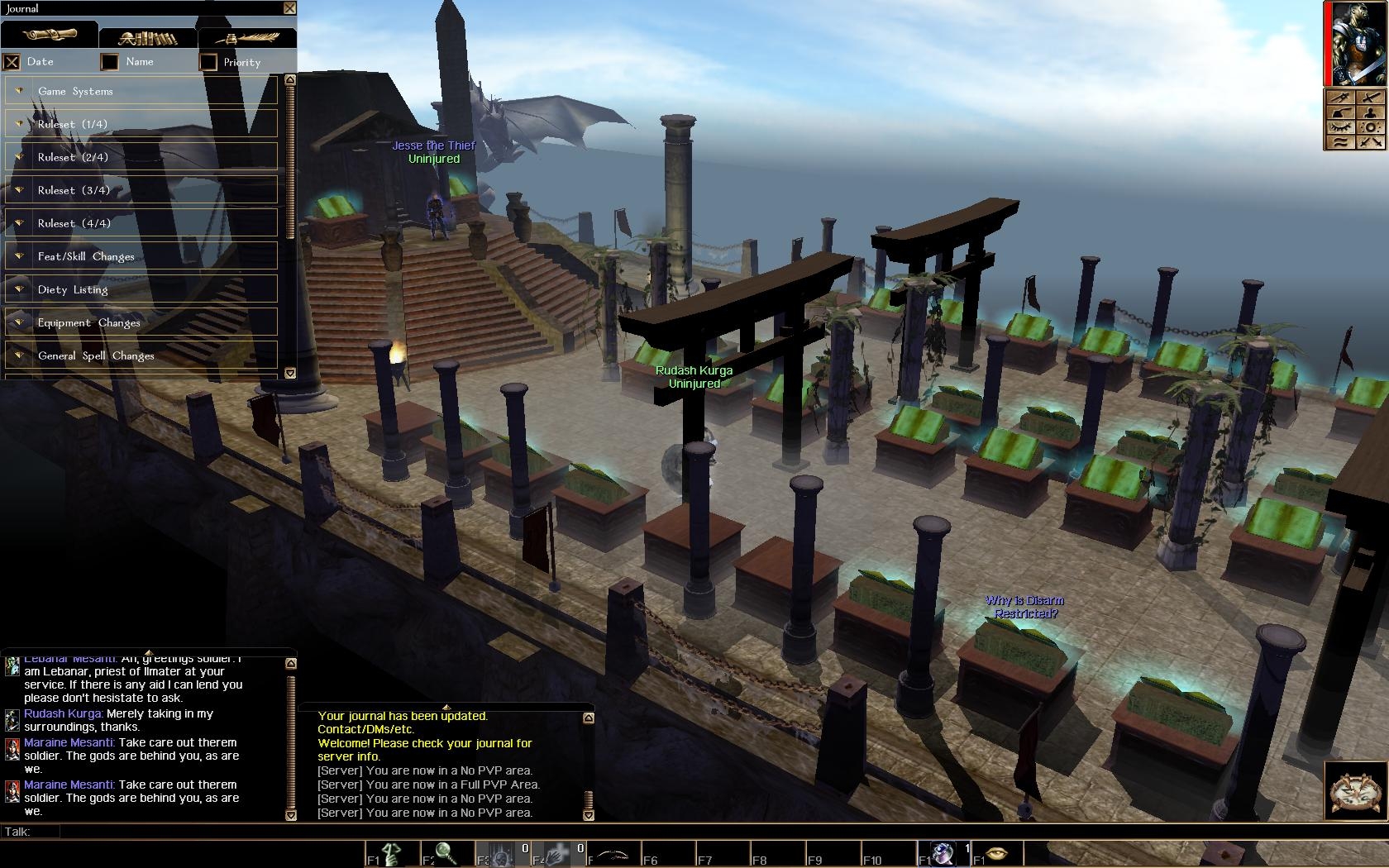Open the Feat/Skill Changes entry
Image resolution: width=1389 pixels, height=868 pixels.
[141, 256]
